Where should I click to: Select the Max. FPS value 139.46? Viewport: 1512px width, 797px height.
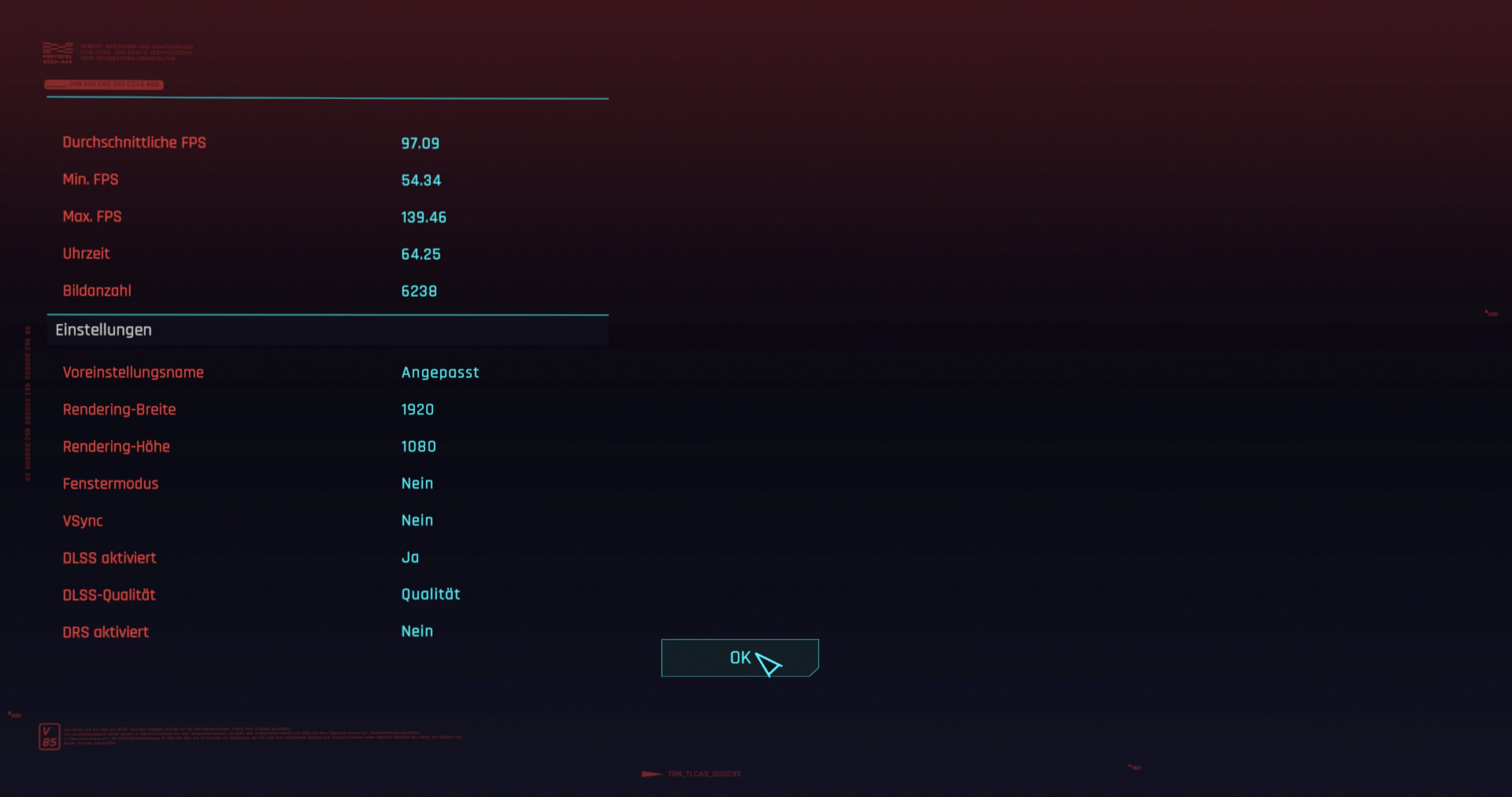[x=423, y=216]
